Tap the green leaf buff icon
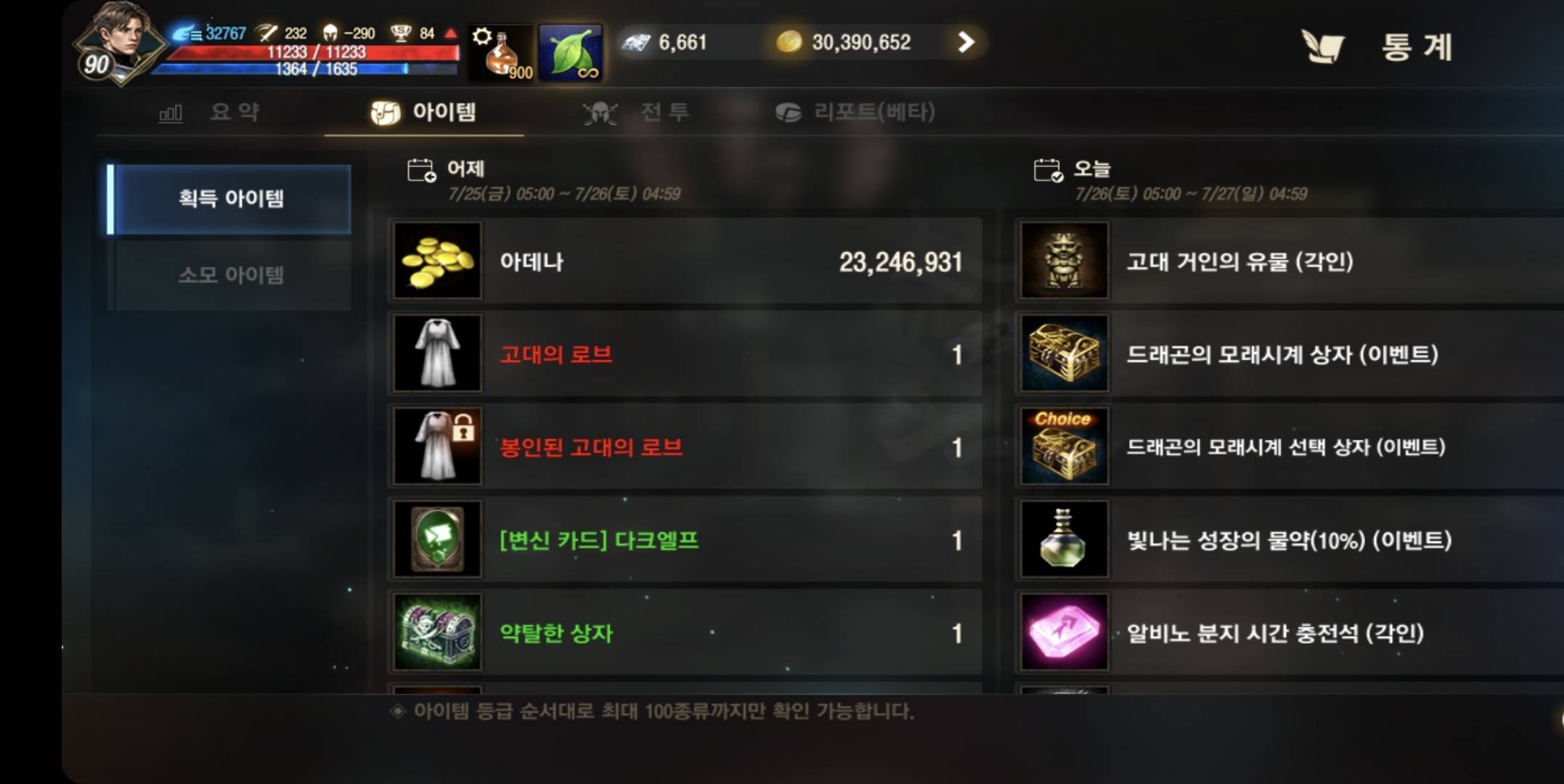The width and height of the screenshot is (1564, 784). click(571, 52)
